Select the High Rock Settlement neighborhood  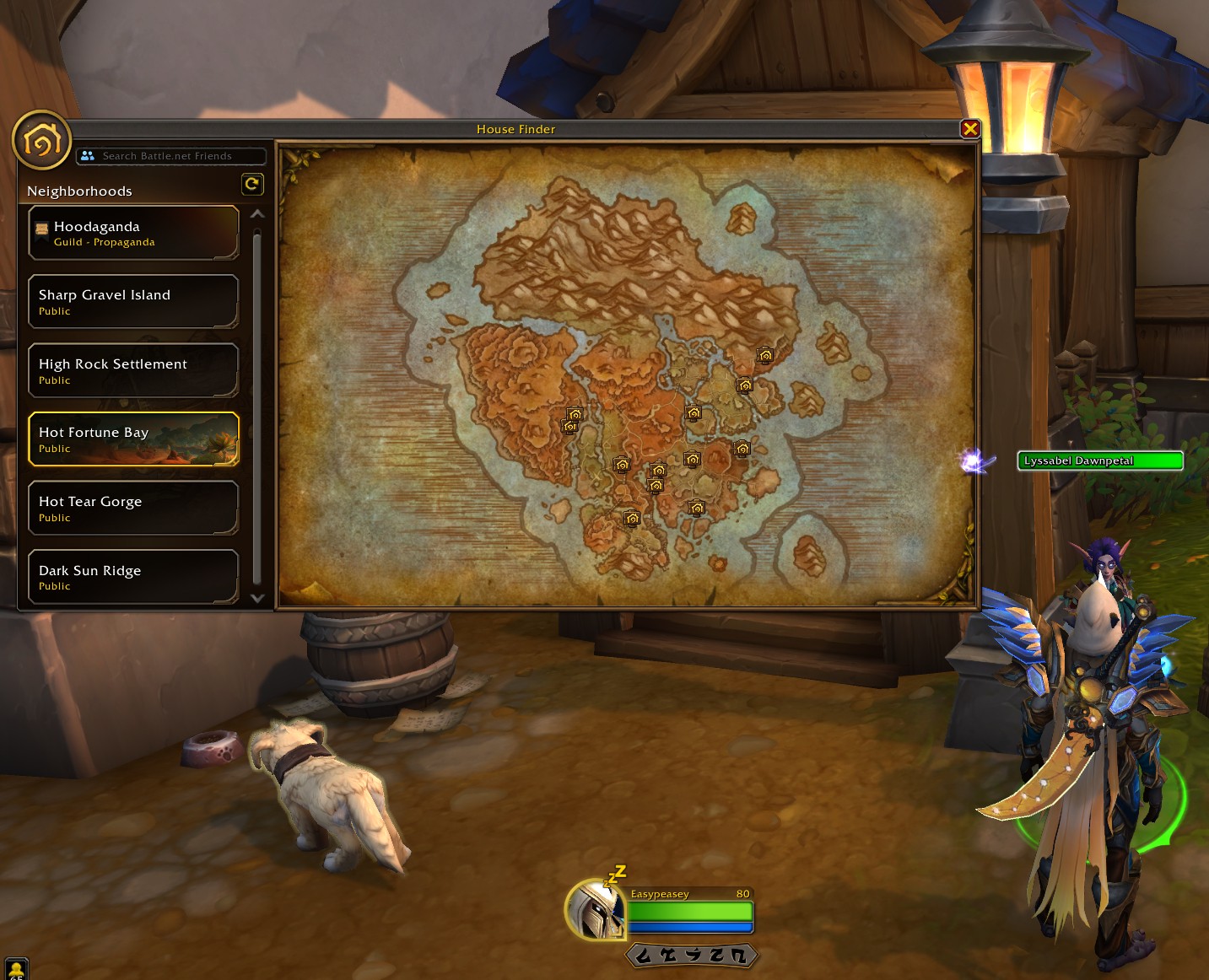133,371
